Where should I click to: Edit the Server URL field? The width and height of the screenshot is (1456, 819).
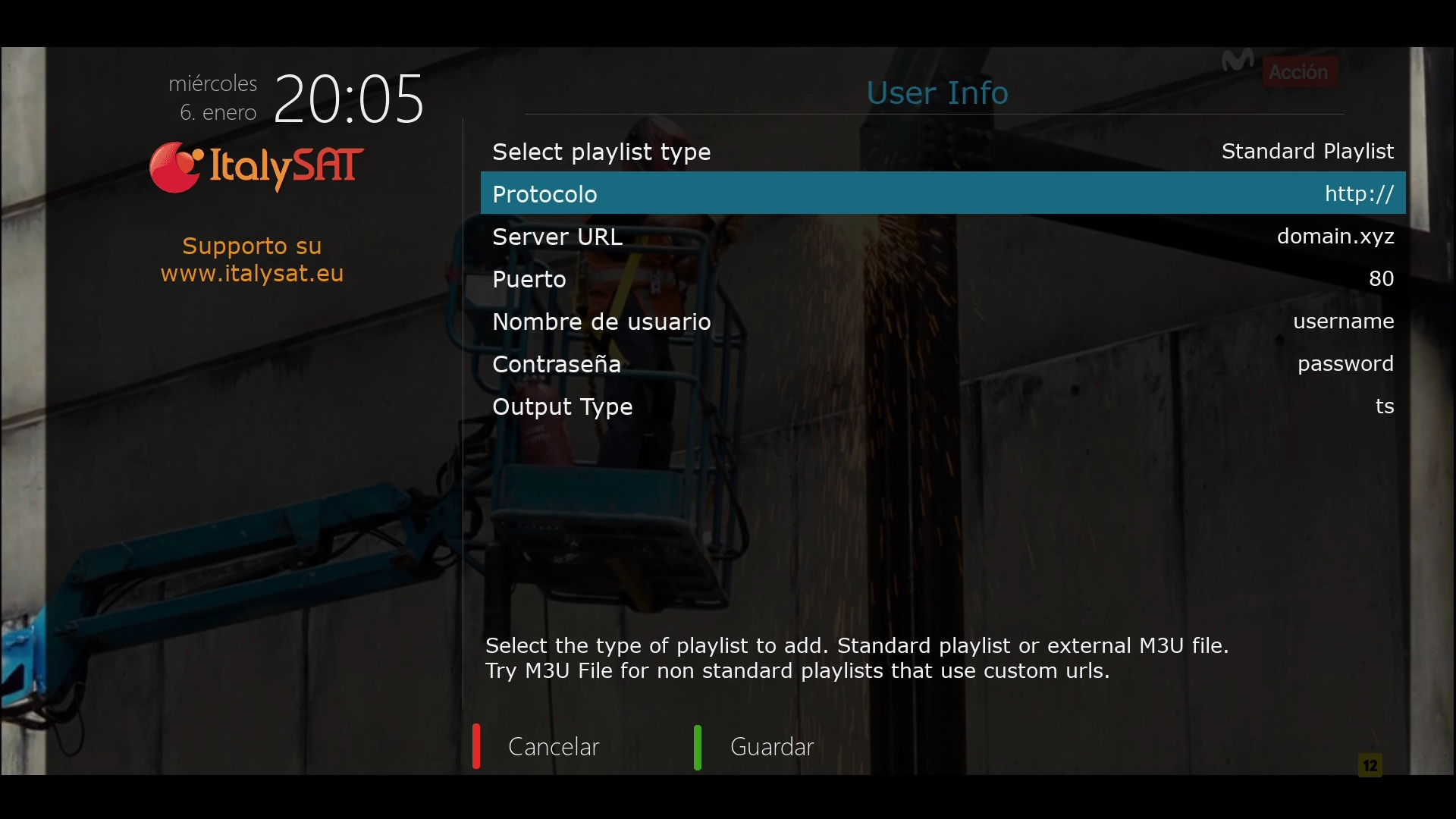tap(943, 237)
